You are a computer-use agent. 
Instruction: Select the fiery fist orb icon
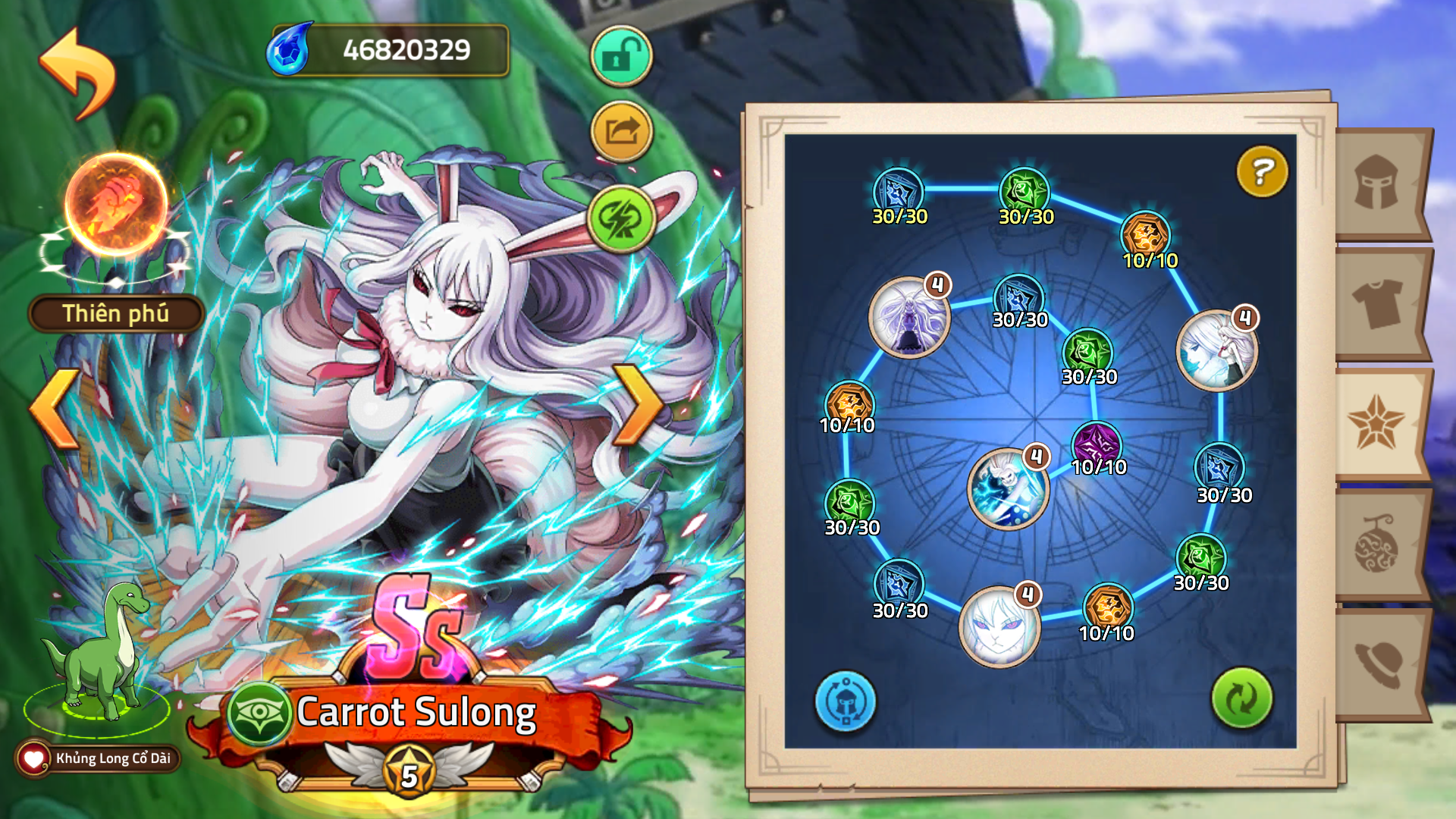115,206
